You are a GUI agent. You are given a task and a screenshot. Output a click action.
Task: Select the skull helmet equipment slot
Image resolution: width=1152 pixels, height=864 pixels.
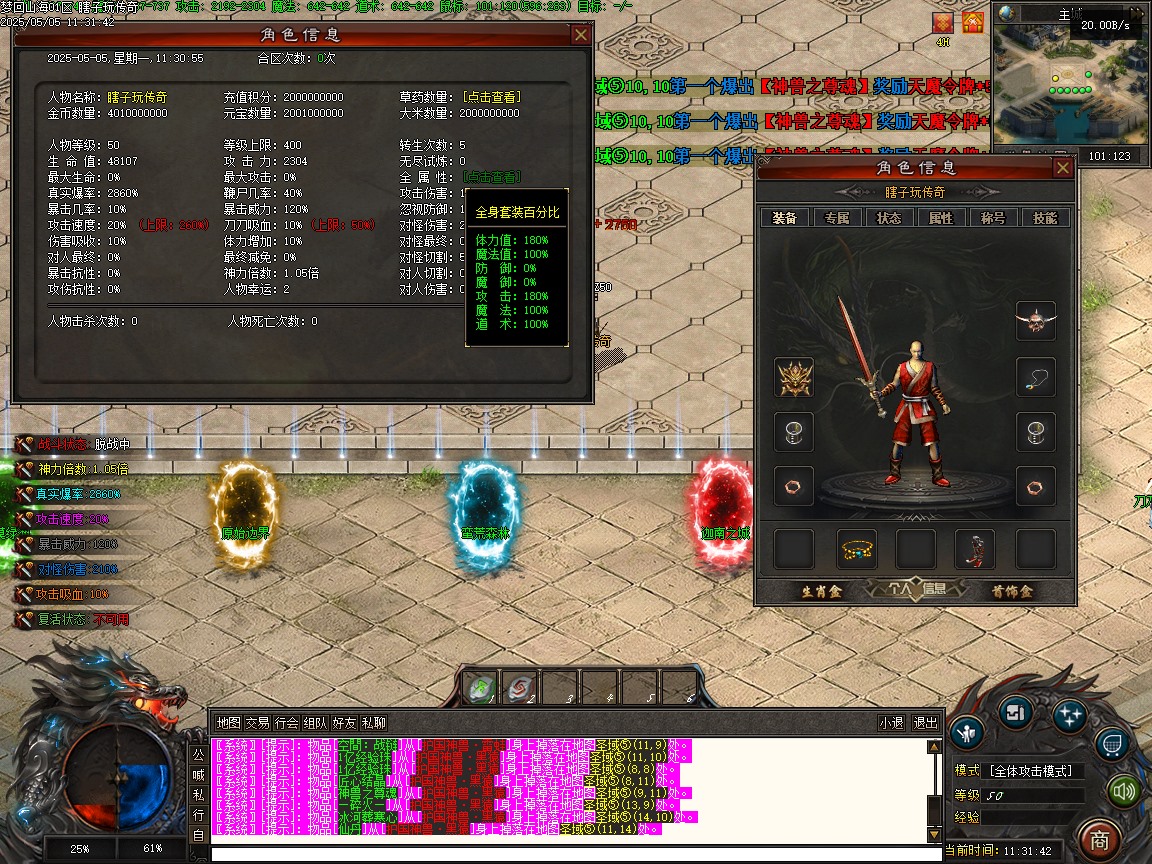1035,321
